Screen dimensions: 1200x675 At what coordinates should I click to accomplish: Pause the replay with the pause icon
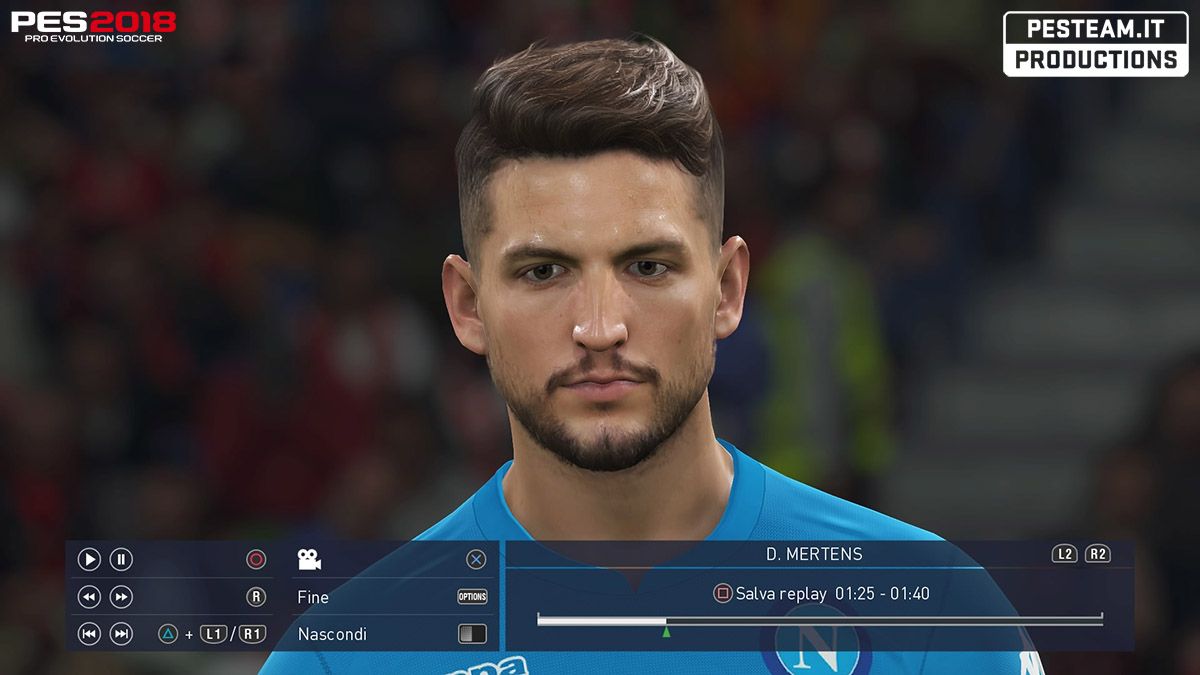point(121,560)
